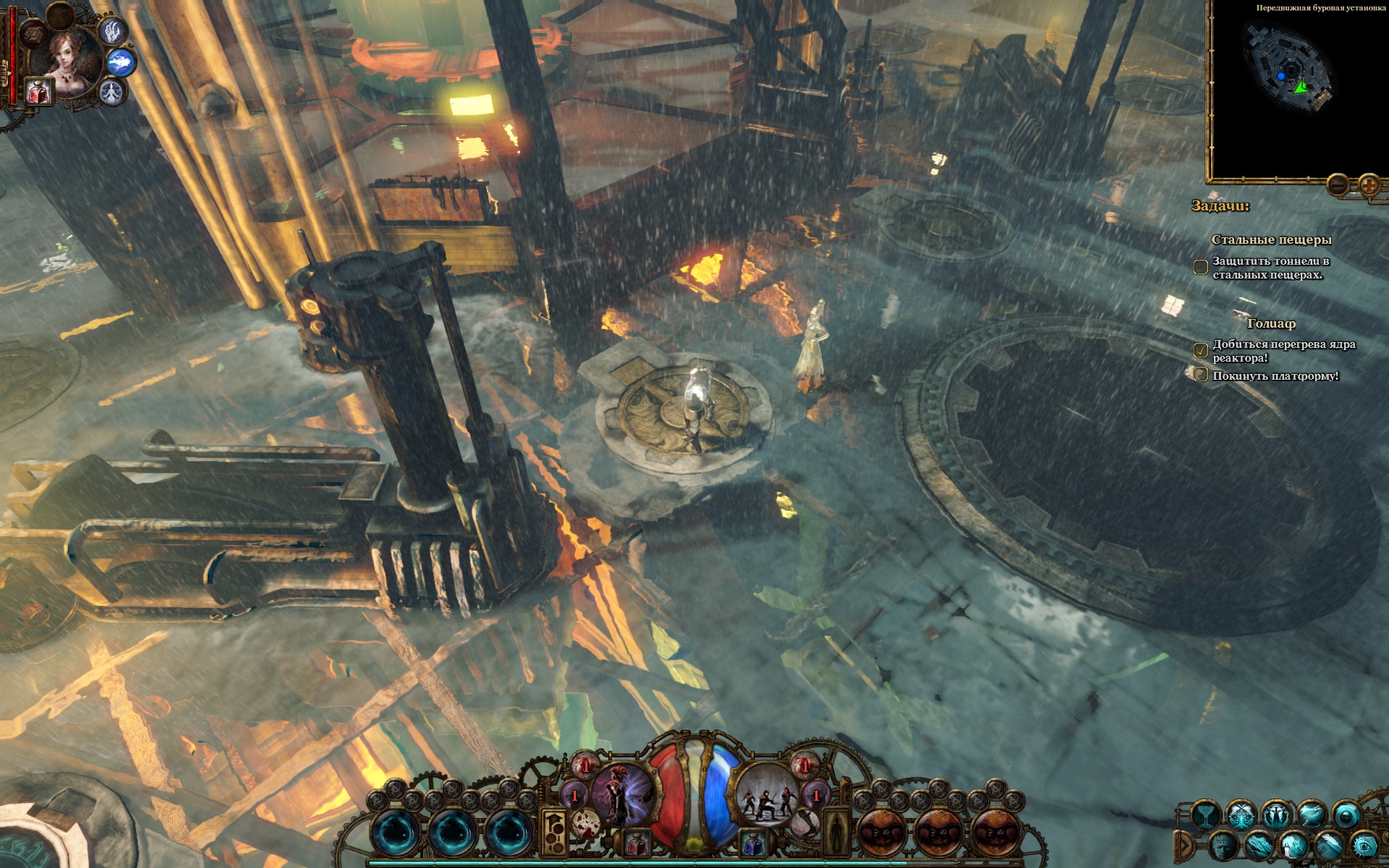1389x868 pixels.
Task: Zoom in the minimap with the plus button
Action: [x=1369, y=185]
